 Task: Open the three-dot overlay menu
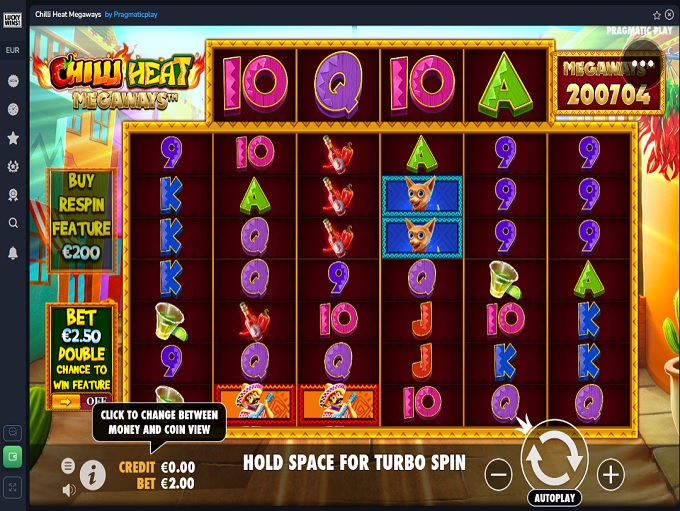point(641,63)
